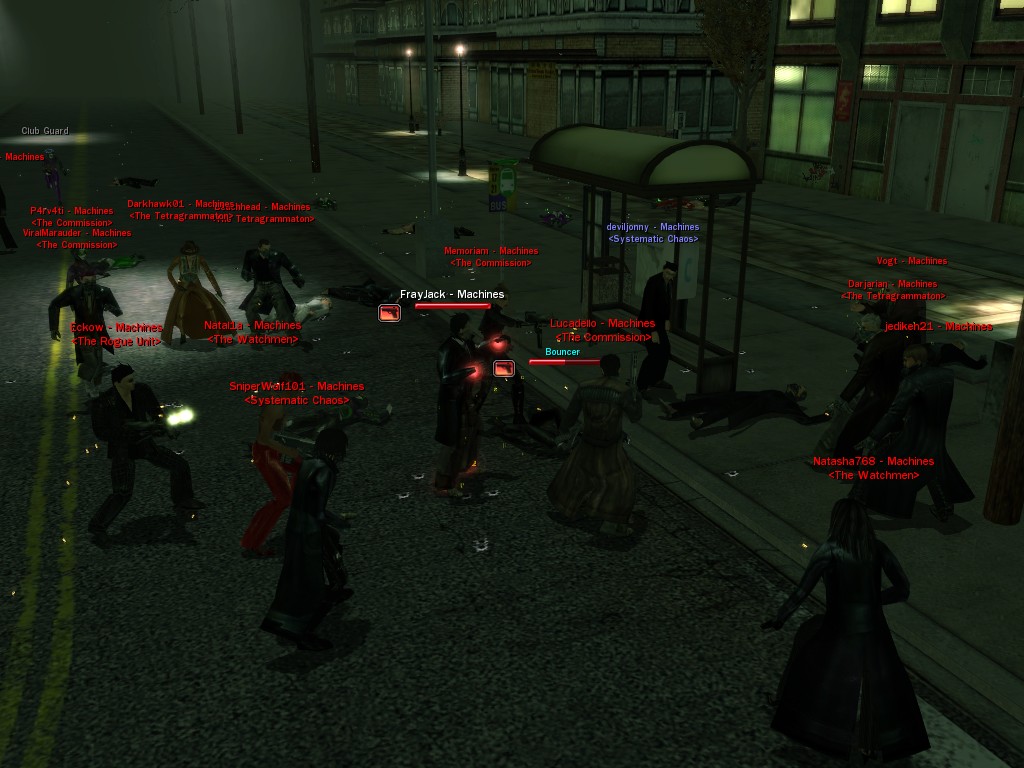The image size is (1024, 768).
Task: Choose the Natasha768 nameplate
Action: click(873, 462)
